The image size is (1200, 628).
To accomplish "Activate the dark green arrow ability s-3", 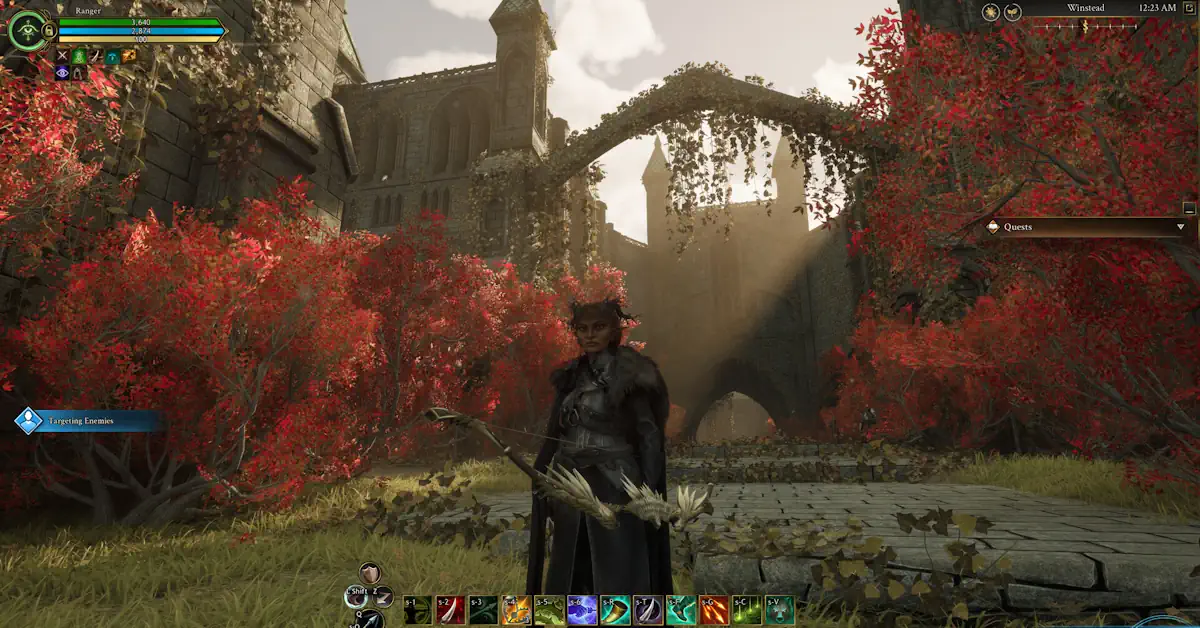I will (x=483, y=610).
